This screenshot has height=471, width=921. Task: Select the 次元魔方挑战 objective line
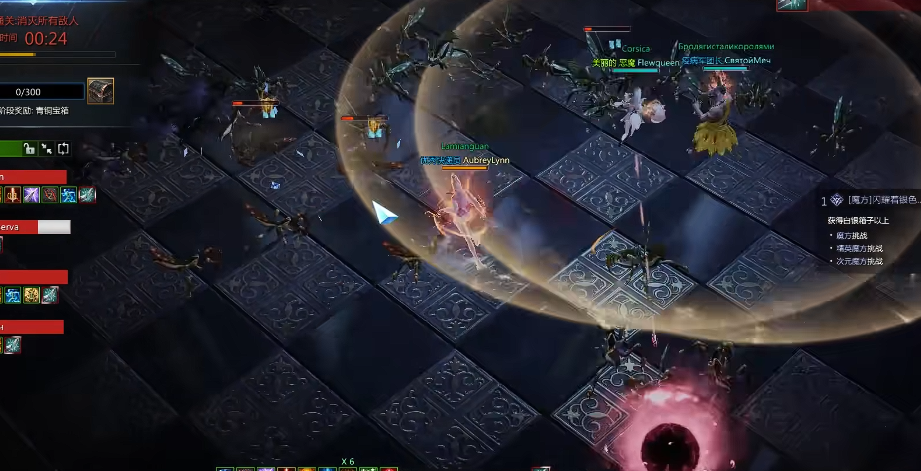pos(862,261)
